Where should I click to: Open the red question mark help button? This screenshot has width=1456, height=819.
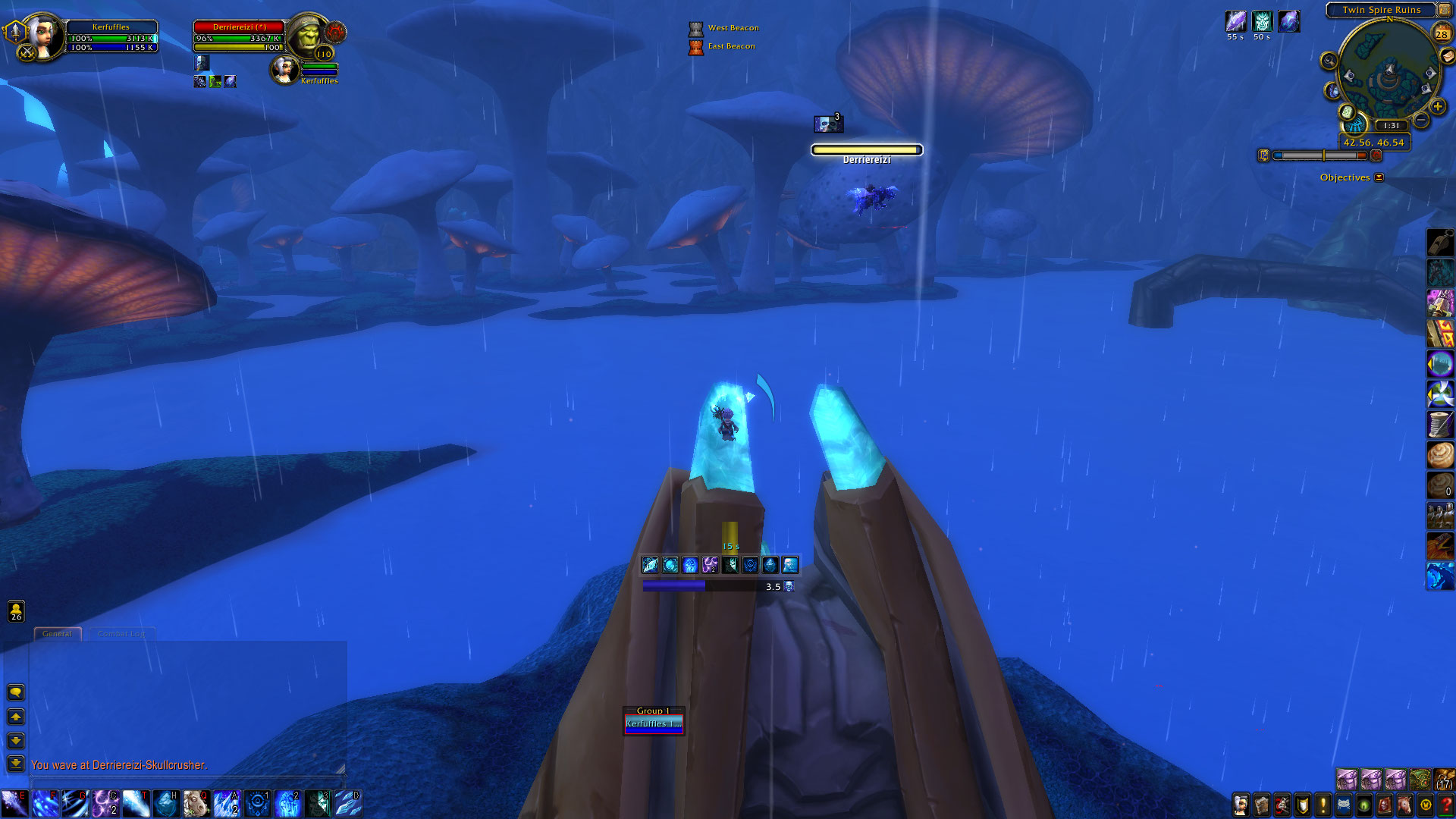point(1446,805)
